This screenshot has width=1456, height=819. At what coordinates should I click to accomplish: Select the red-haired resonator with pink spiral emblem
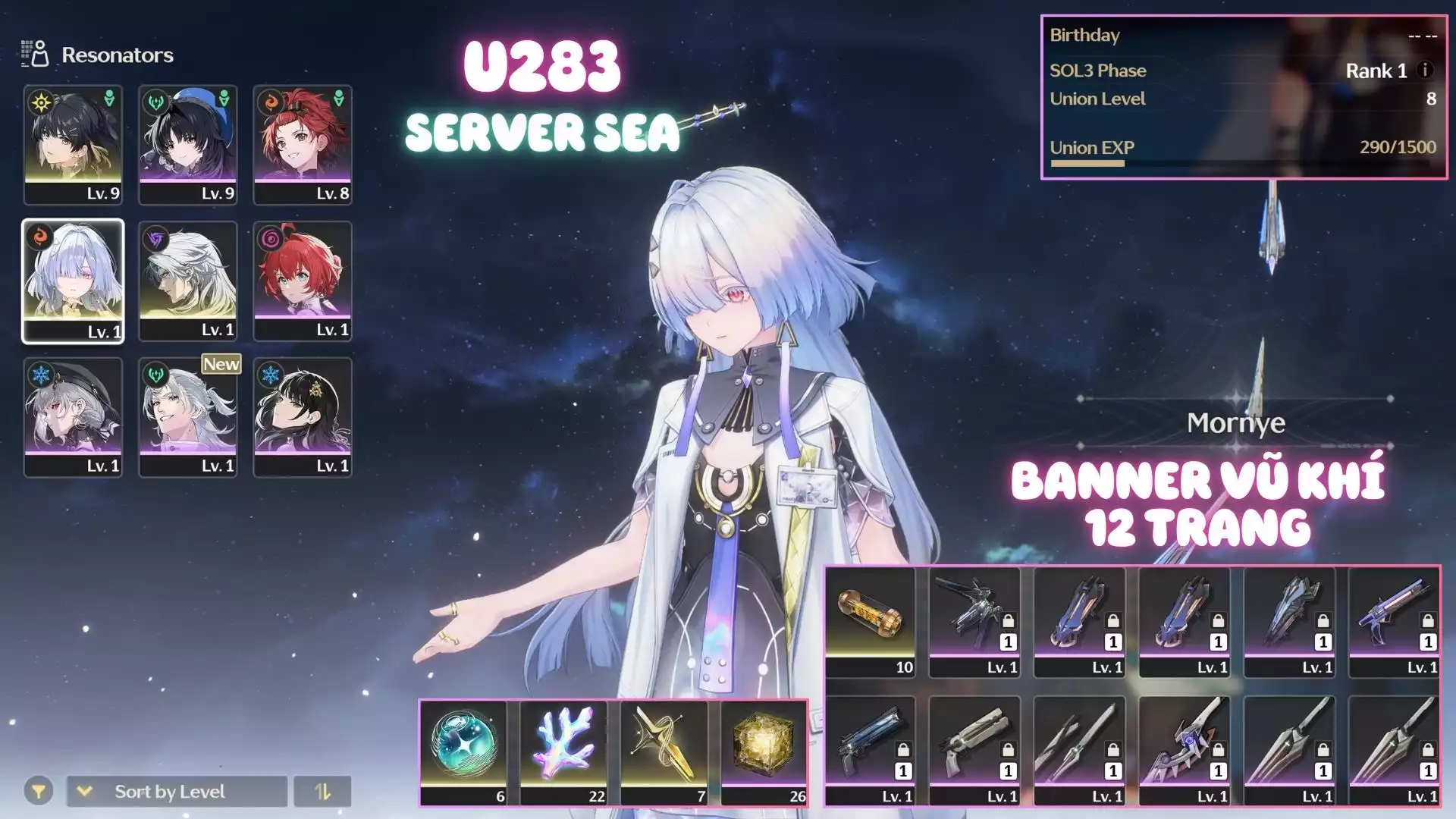(303, 281)
